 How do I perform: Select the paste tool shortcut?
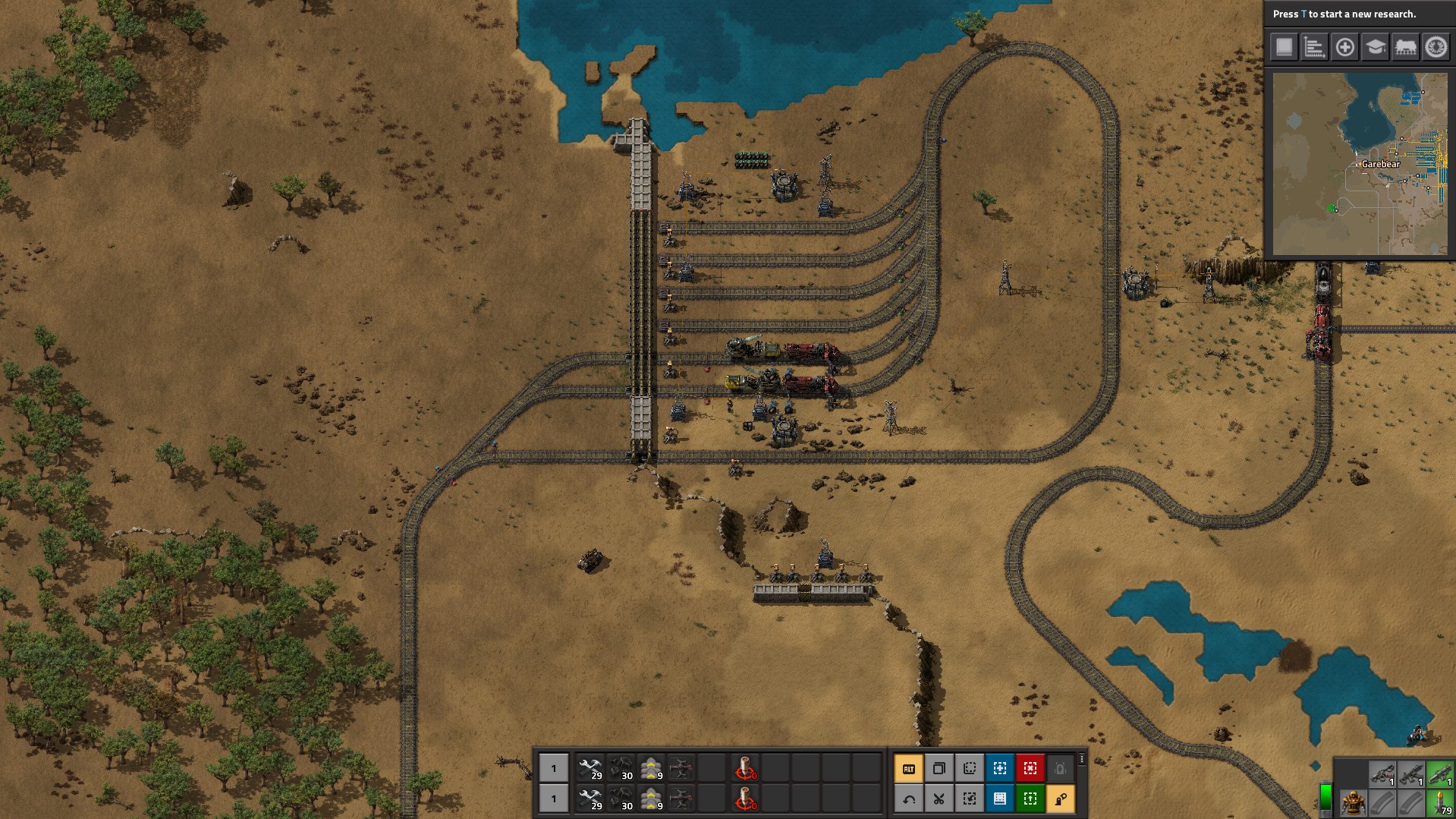pyautogui.click(x=969, y=768)
